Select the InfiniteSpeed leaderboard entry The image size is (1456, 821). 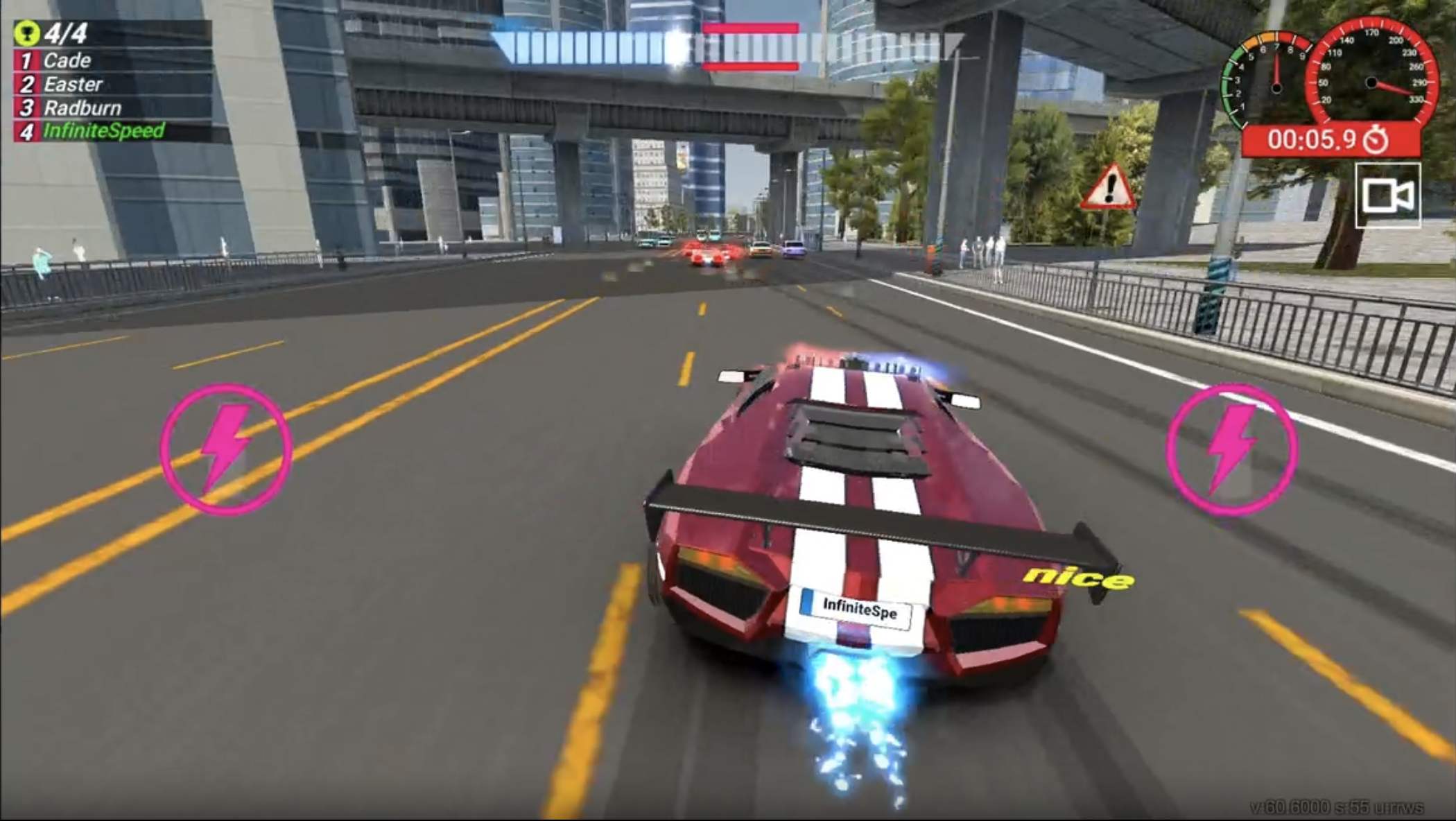(104, 130)
